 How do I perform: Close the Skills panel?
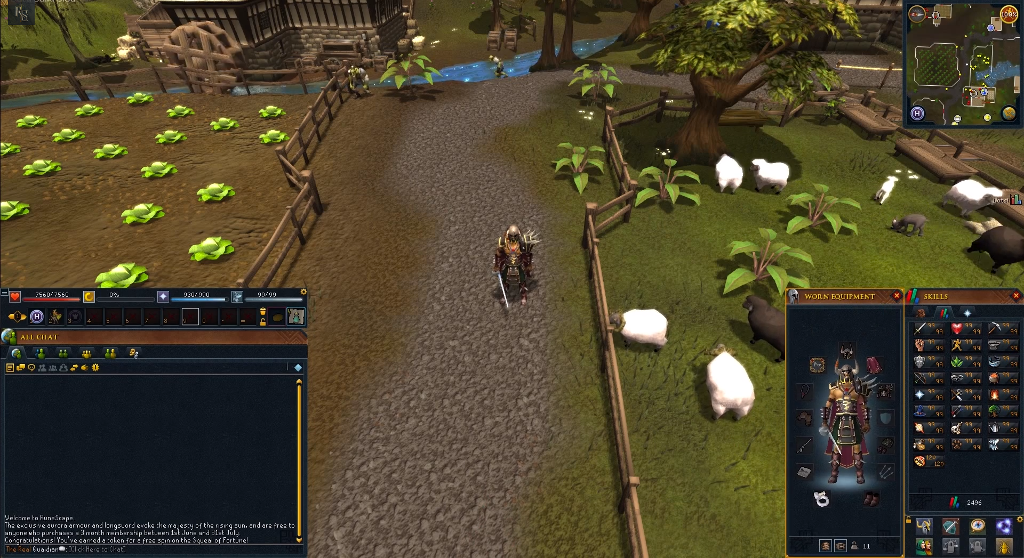(x=1016, y=296)
